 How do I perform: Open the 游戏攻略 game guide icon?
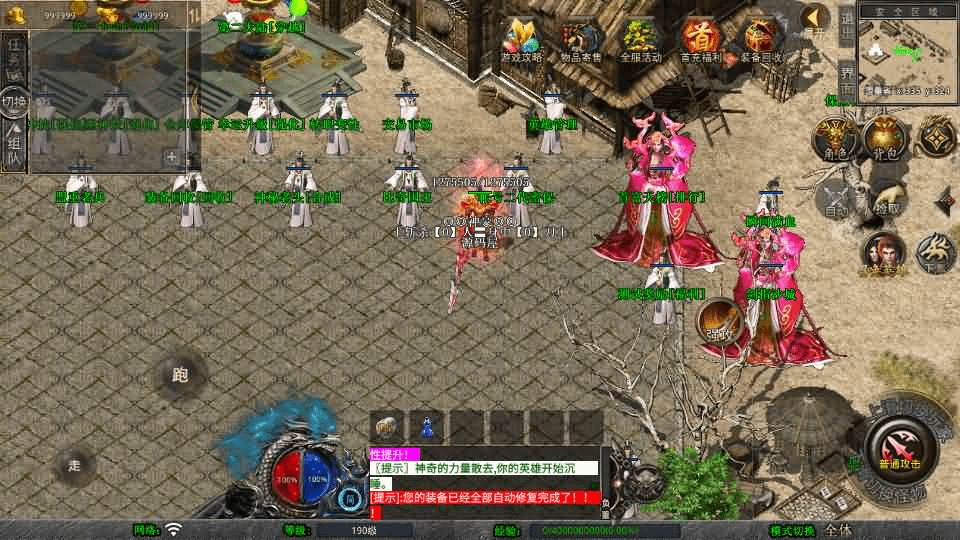click(x=521, y=41)
